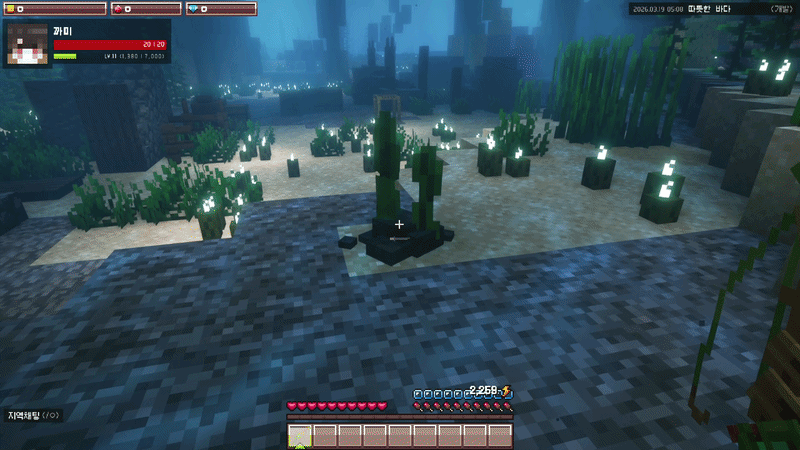The height and width of the screenshot is (450, 800).
Task: Select the highlighted first hotbar slot
Action: click(x=300, y=436)
